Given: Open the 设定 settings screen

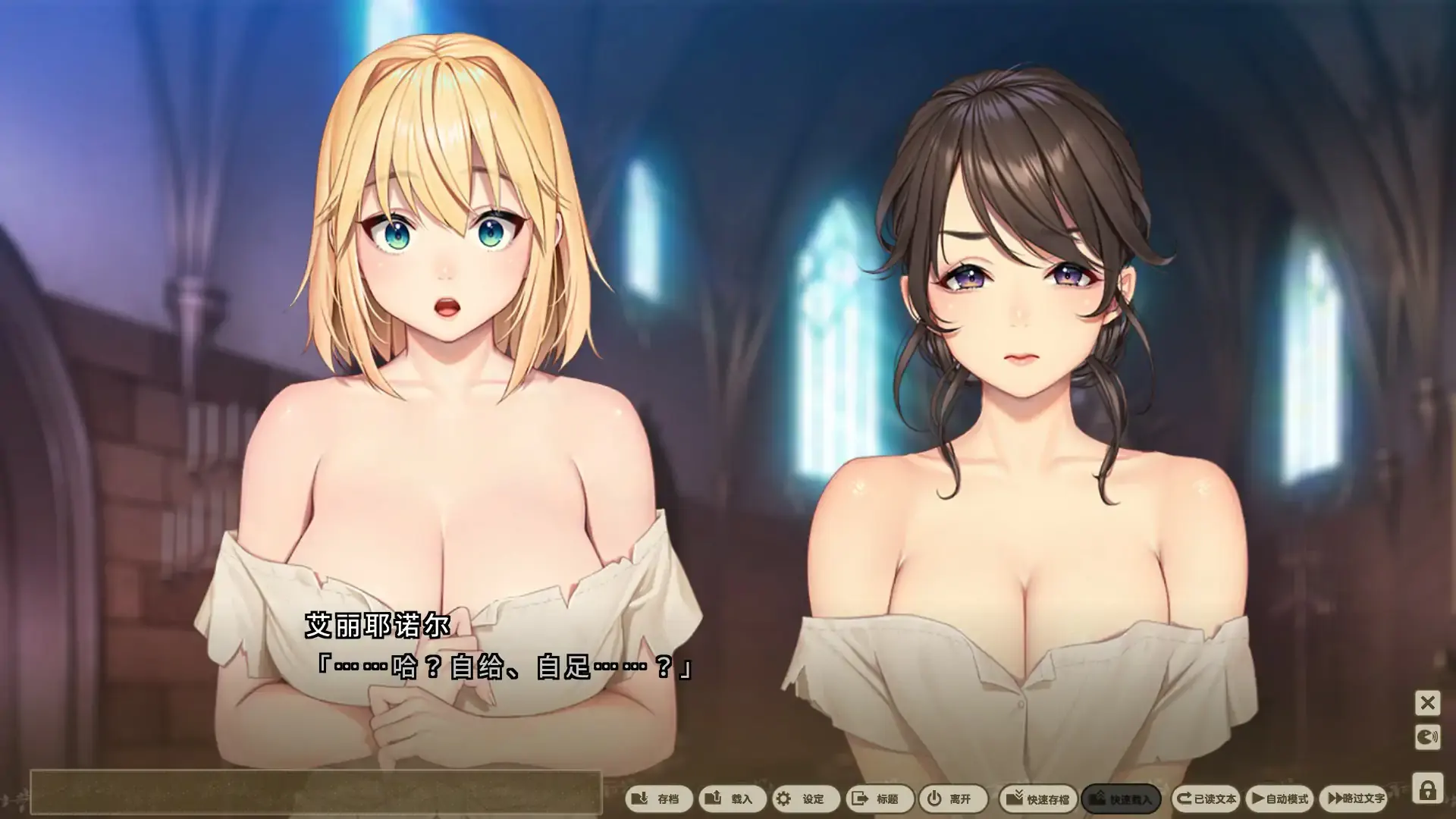Looking at the screenshot, I should 804,799.
